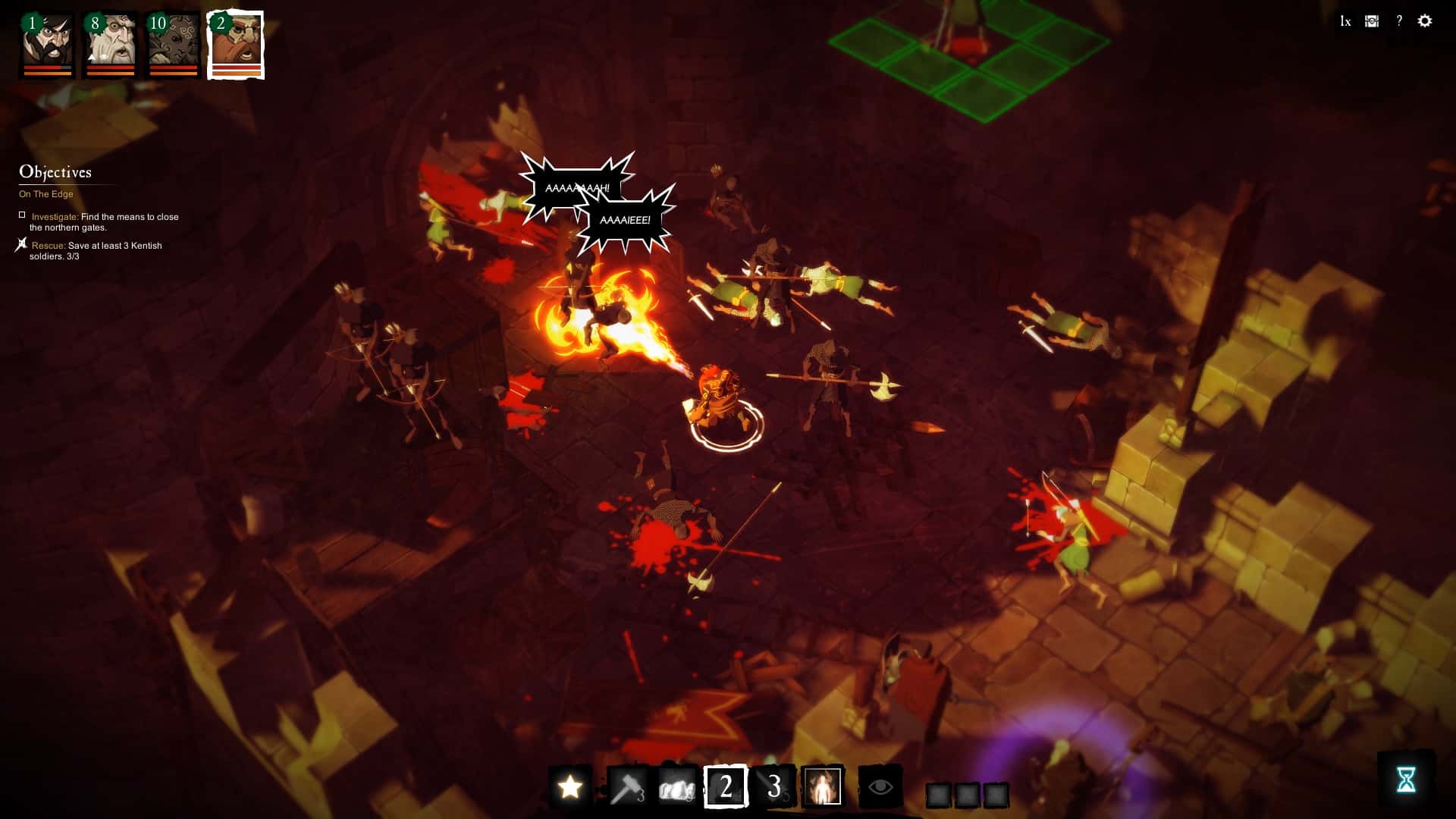Open help via the question mark icon
This screenshot has width=1456, height=819.
pos(1398,21)
